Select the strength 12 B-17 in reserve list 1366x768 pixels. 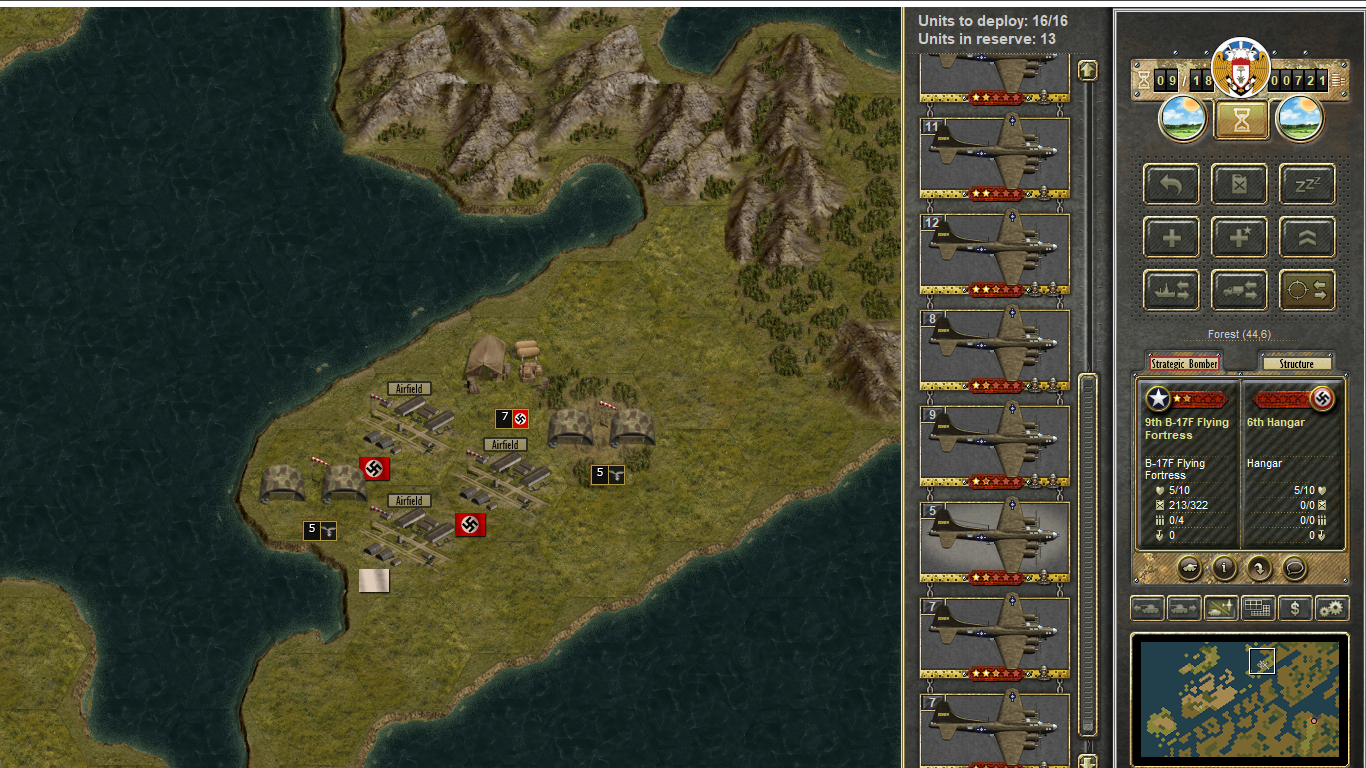tap(994, 254)
